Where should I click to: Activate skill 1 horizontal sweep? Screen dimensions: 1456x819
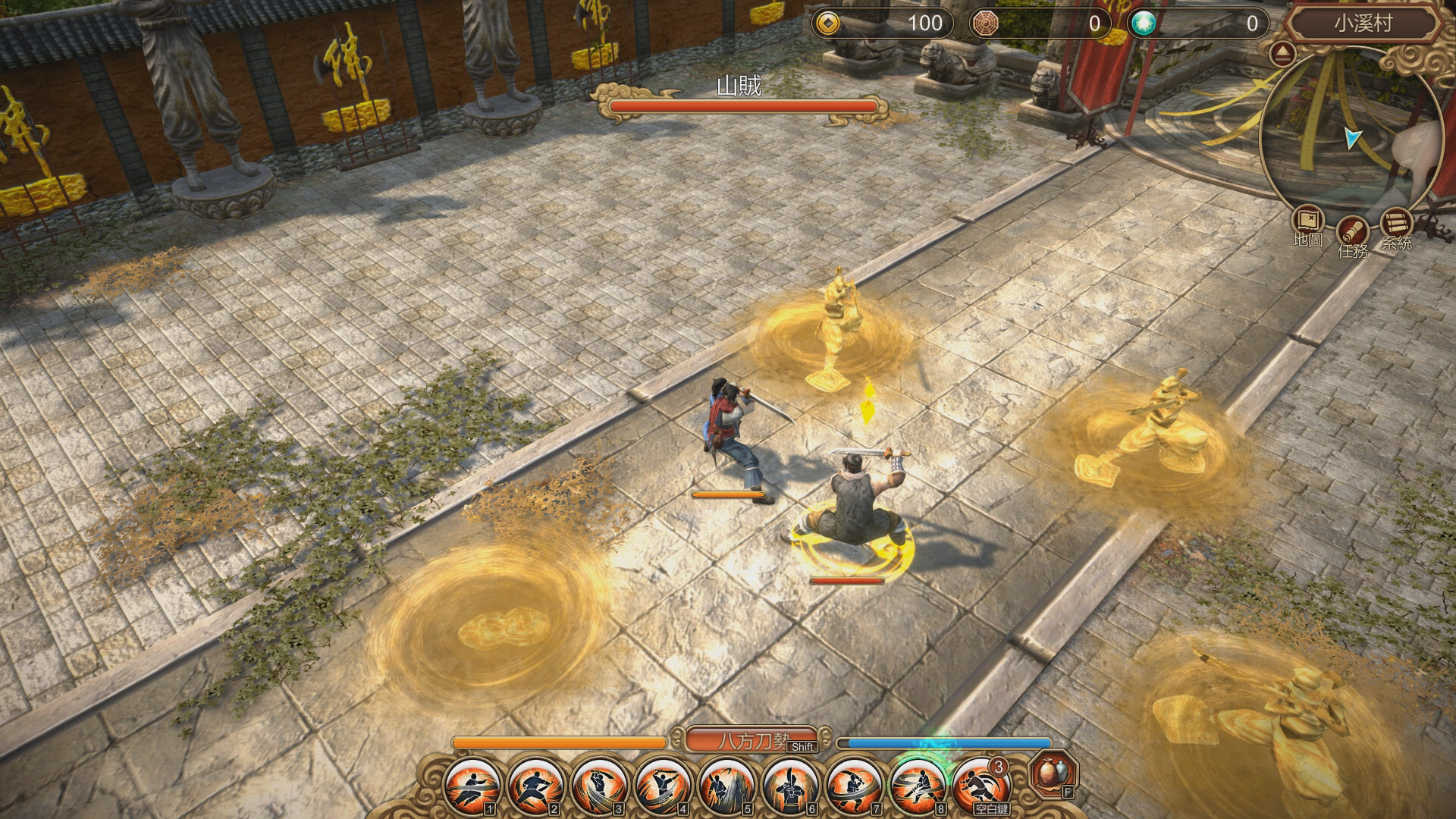coord(472,786)
